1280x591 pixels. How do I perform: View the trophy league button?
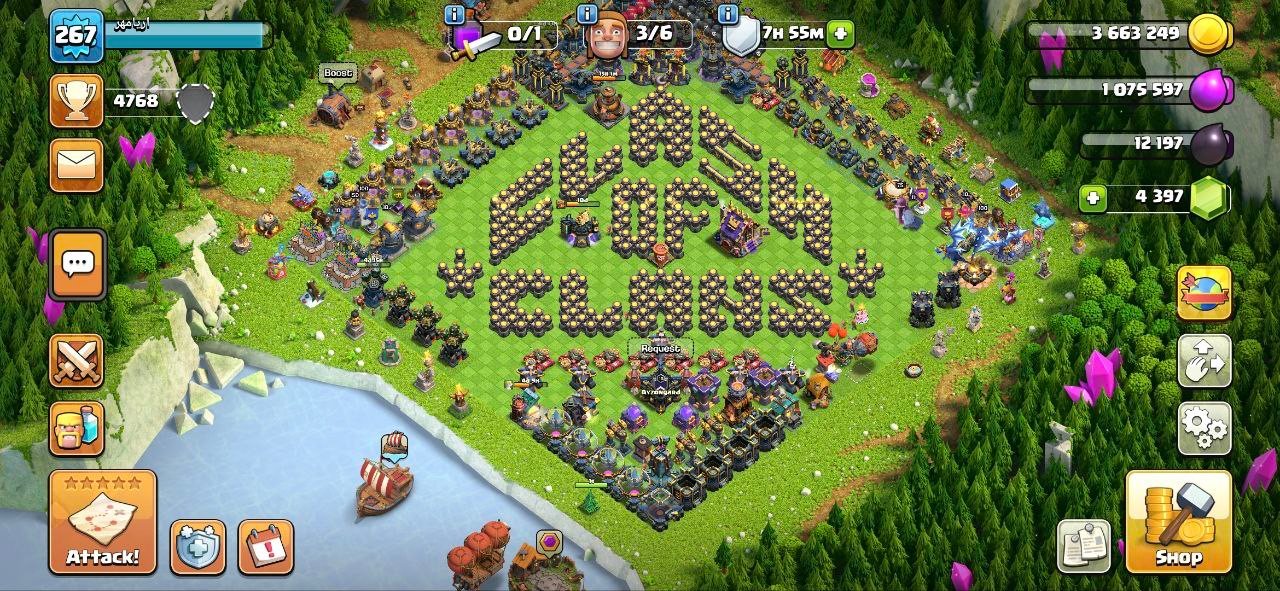click(x=77, y=101)
